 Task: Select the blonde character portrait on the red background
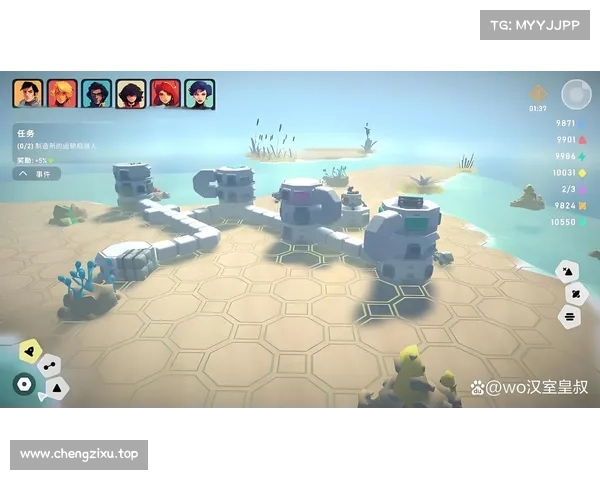tap(62, 94)
